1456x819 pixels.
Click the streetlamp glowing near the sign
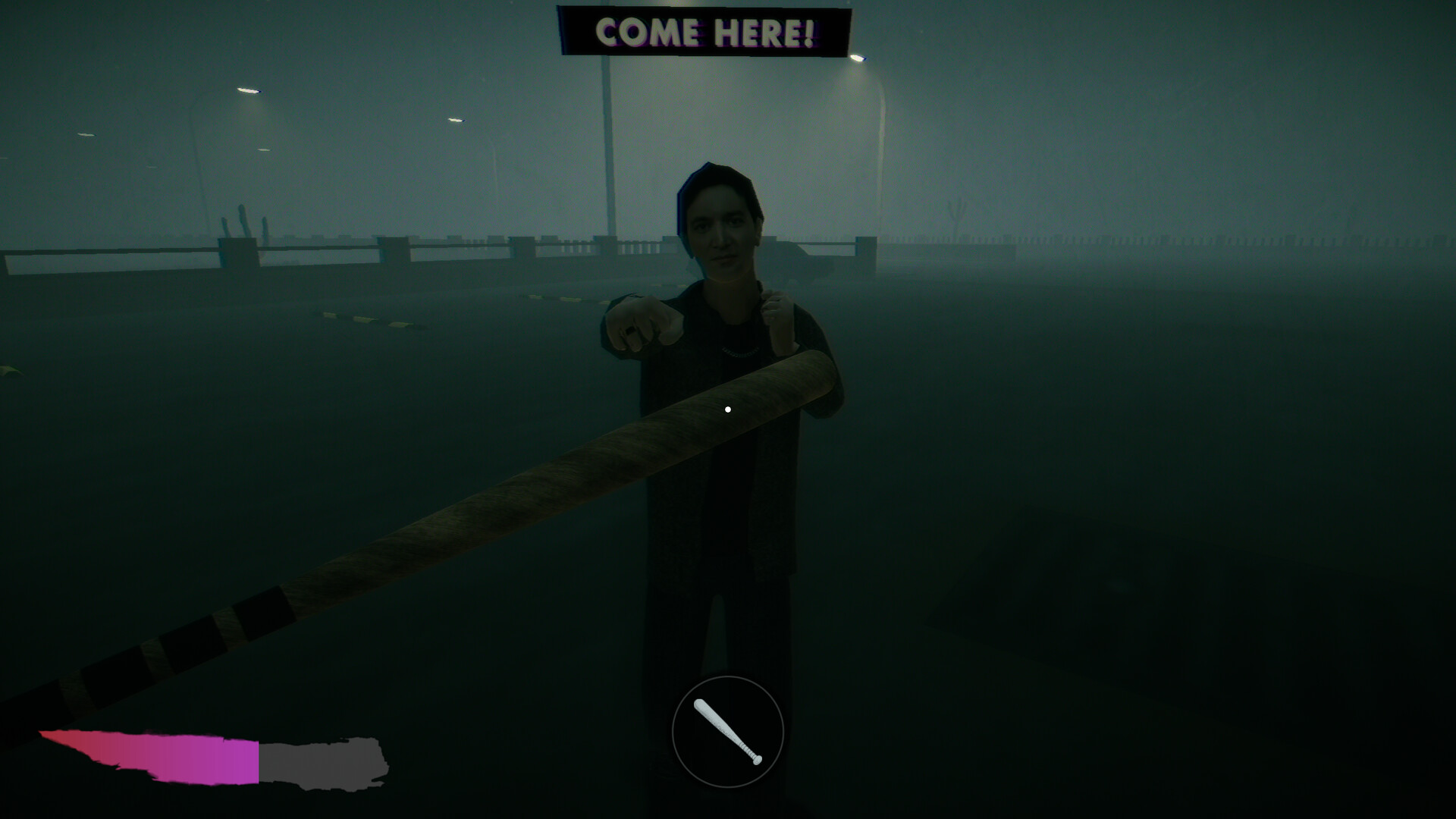click(x=859, y=57)
